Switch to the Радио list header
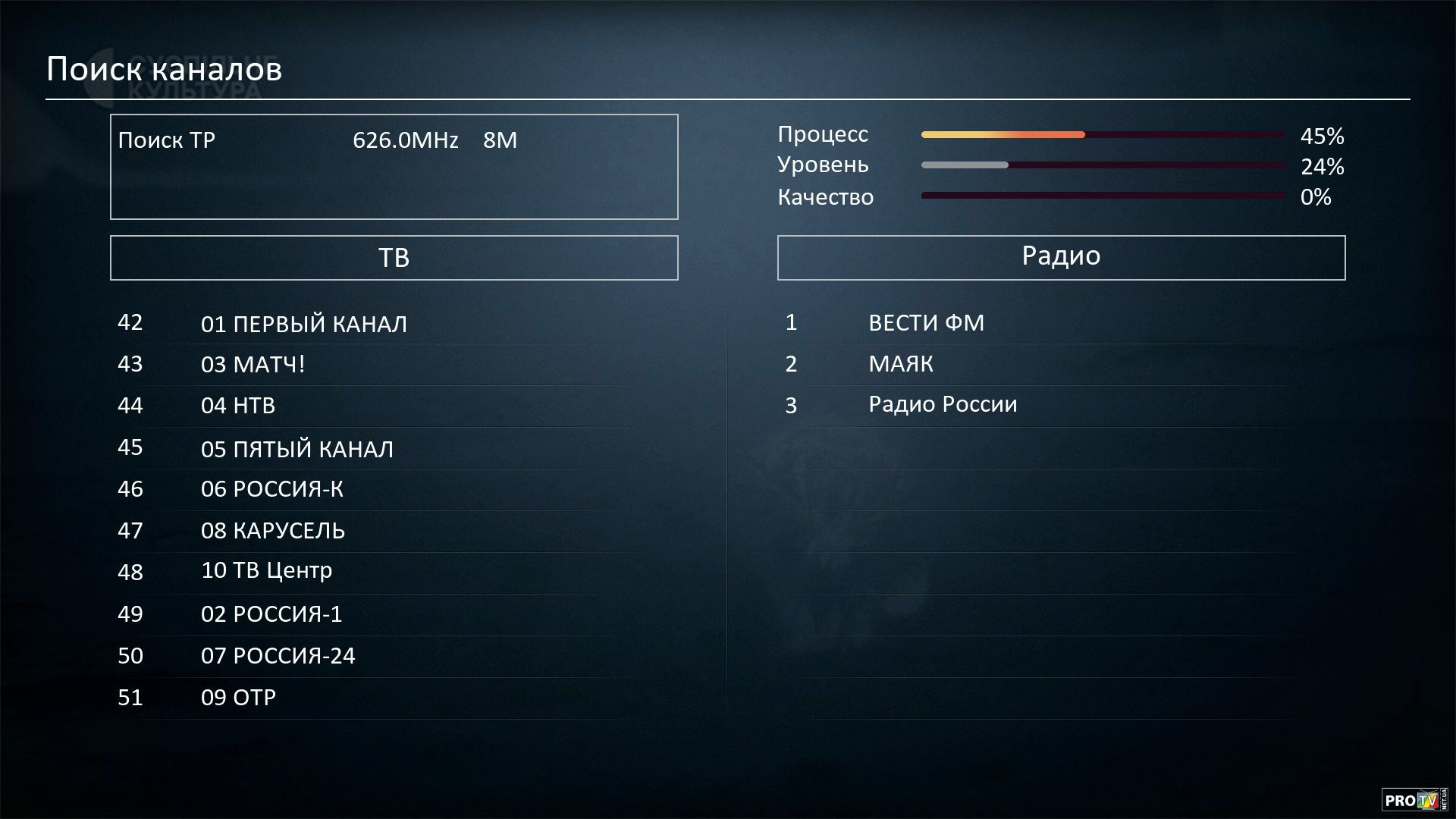 (x=1061, y=258)
